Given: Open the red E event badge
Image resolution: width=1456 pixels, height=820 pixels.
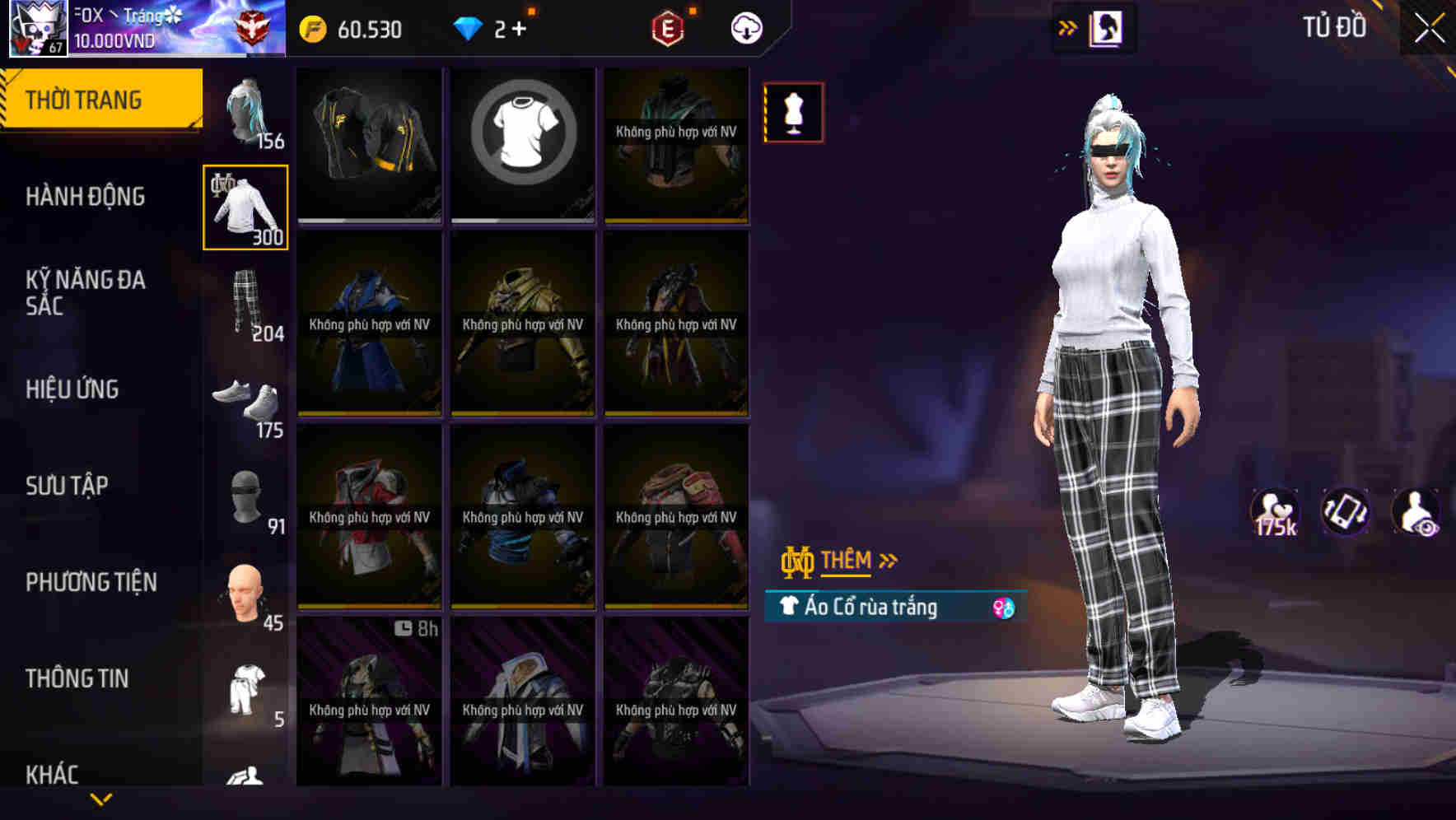Looking at the screenshot, I should pyautogui.click(x=666, y=27).
